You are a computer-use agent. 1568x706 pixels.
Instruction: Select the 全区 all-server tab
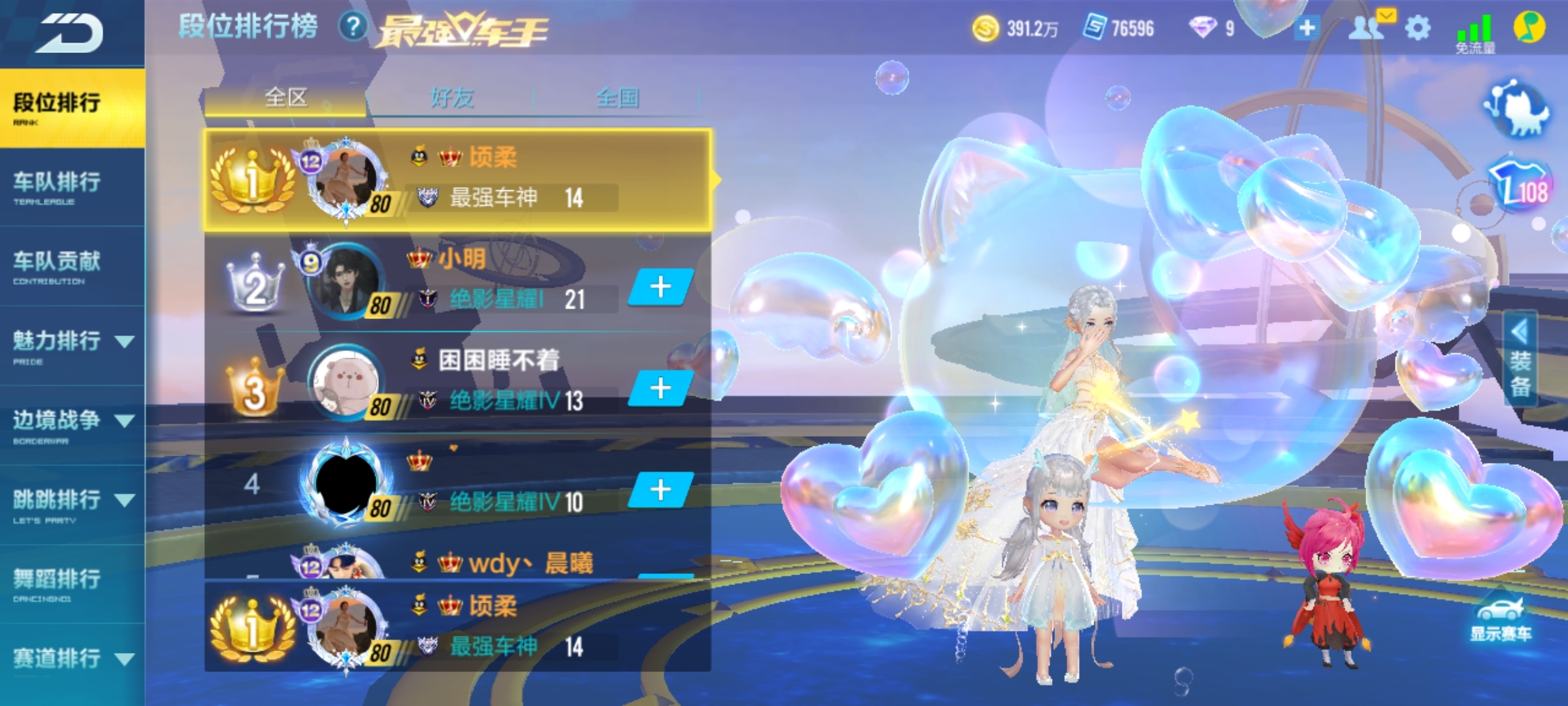(286, 99)
